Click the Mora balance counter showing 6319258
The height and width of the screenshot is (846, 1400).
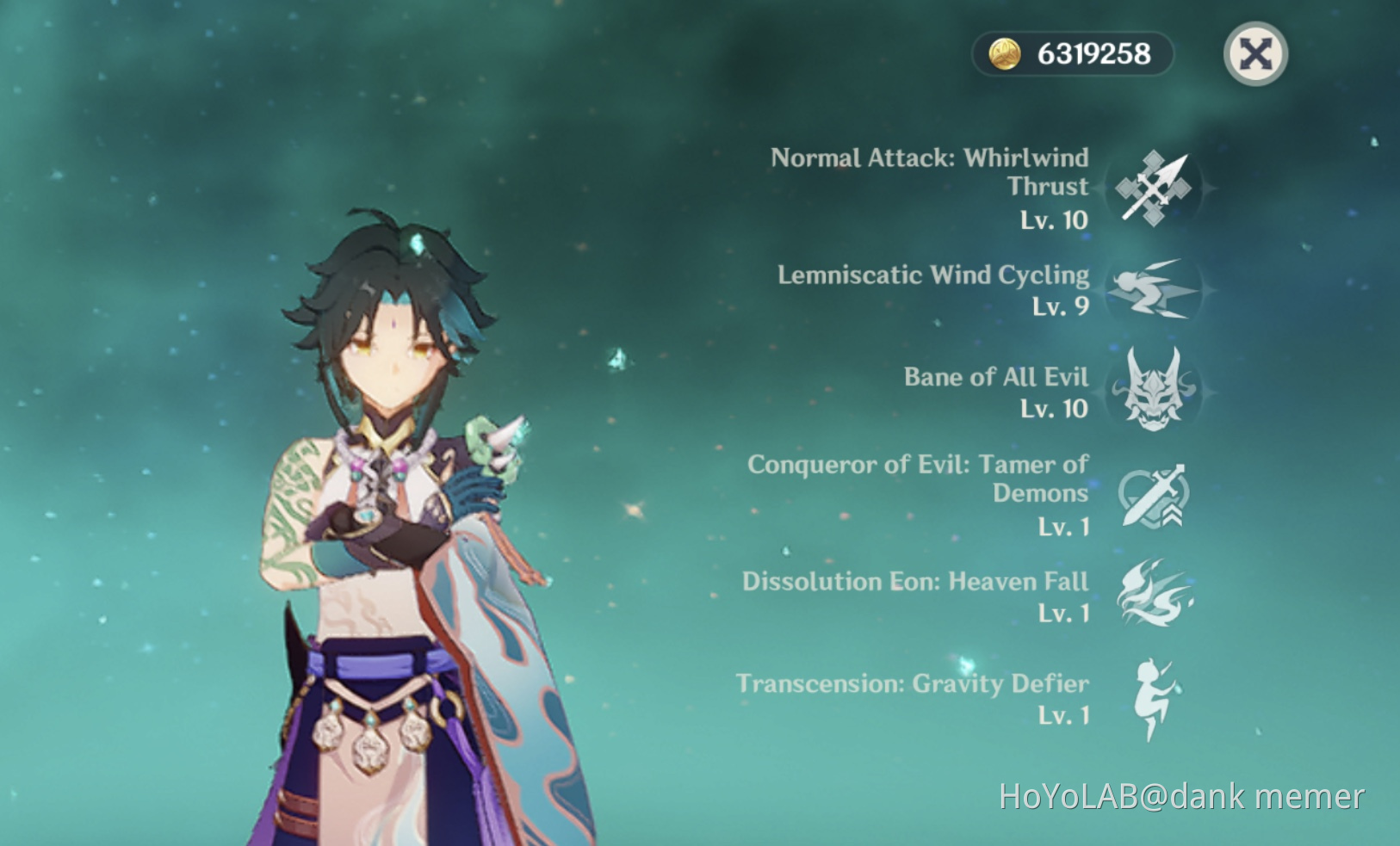tap(1074, 53)
